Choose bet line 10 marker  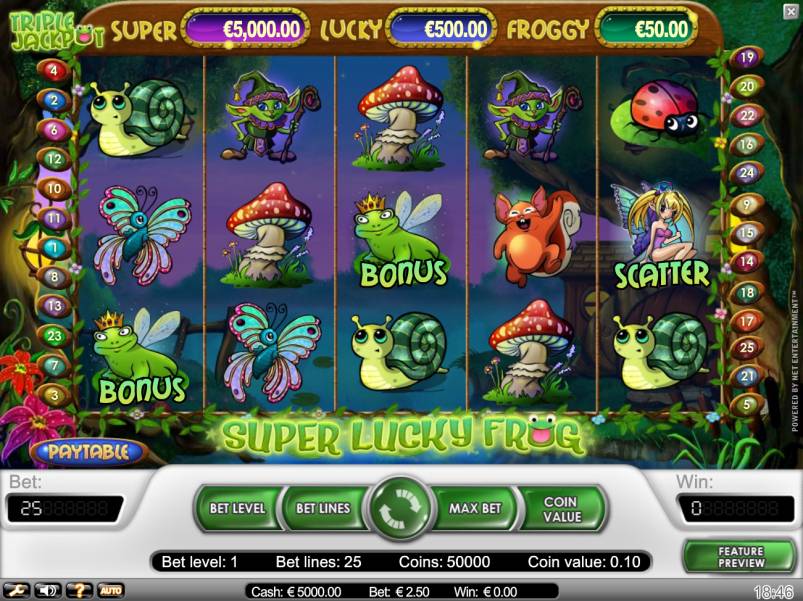pos(54,188)
